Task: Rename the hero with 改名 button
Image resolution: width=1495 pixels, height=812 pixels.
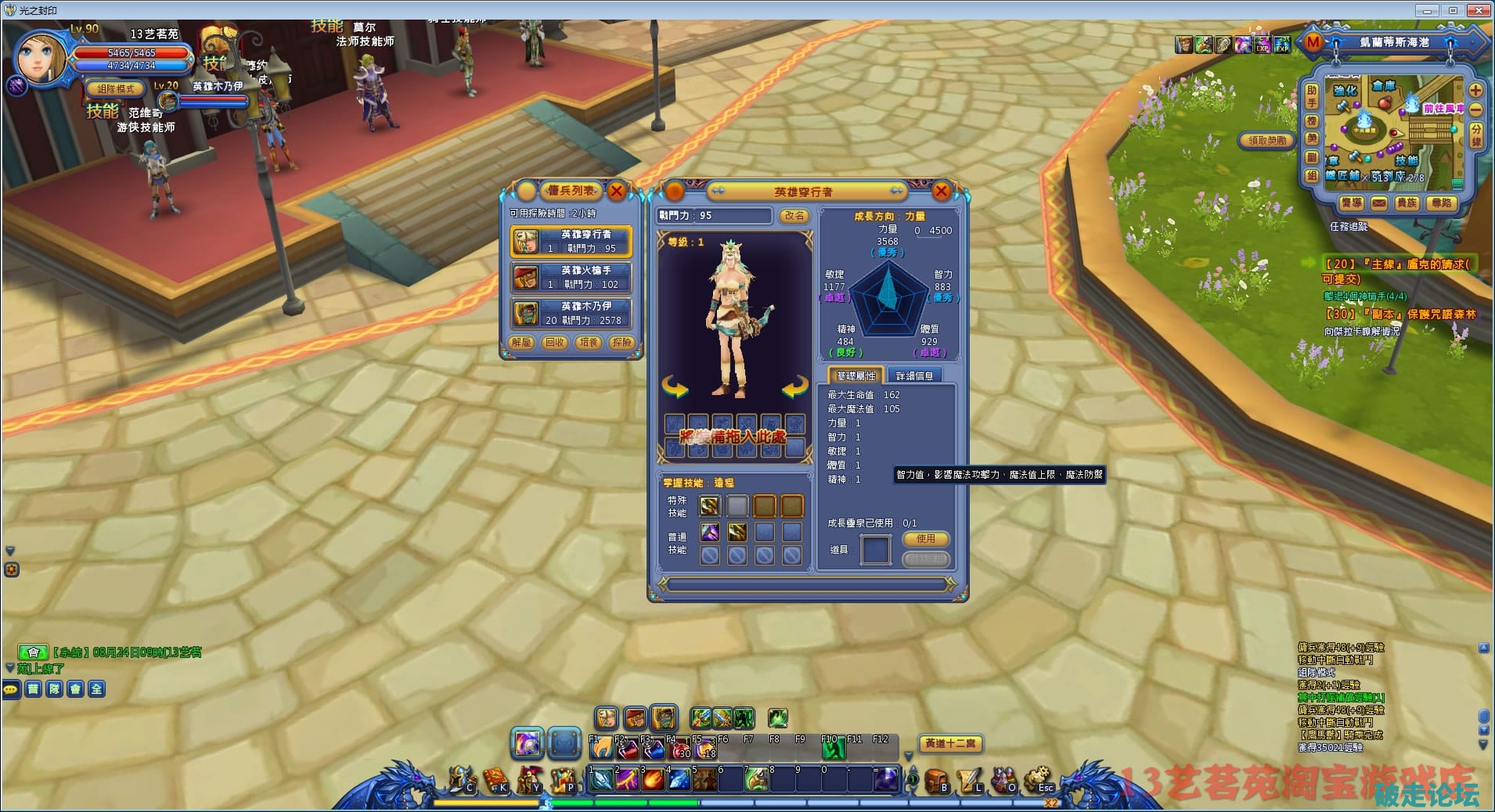Action: point(794,216)
